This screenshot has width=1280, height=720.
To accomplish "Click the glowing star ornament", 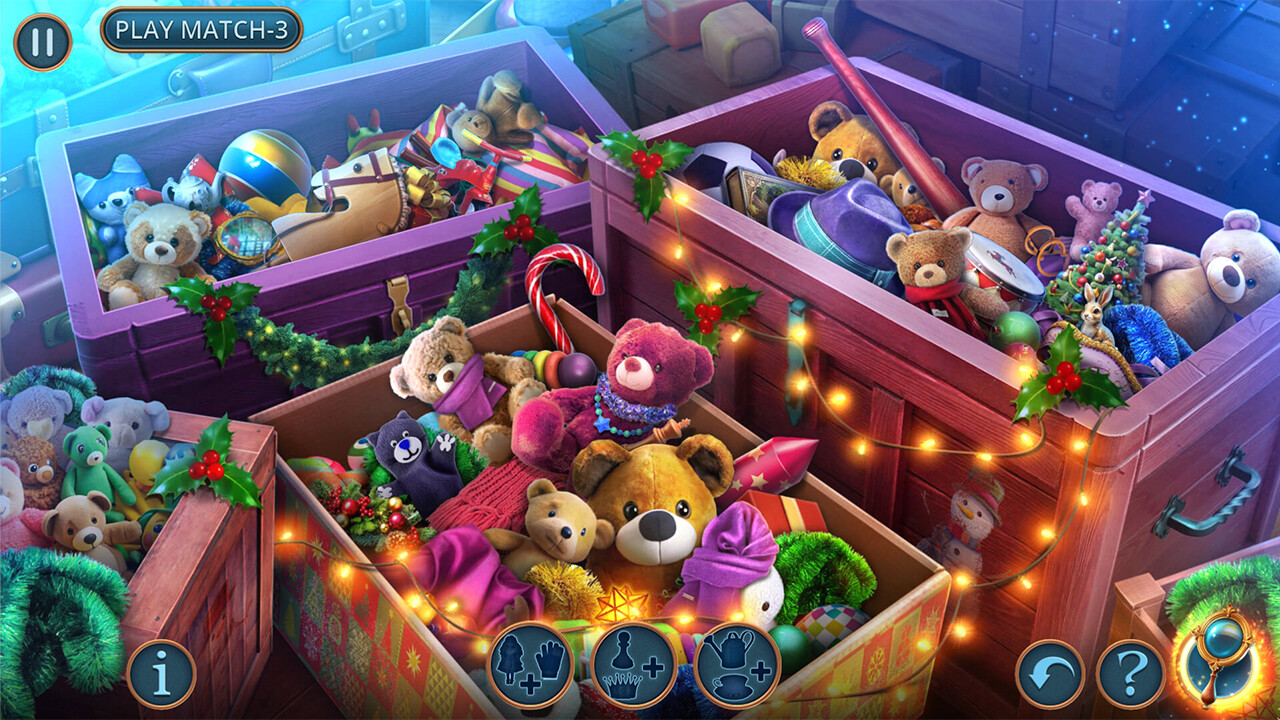I will pyautogui.click(x=622, y=601).
